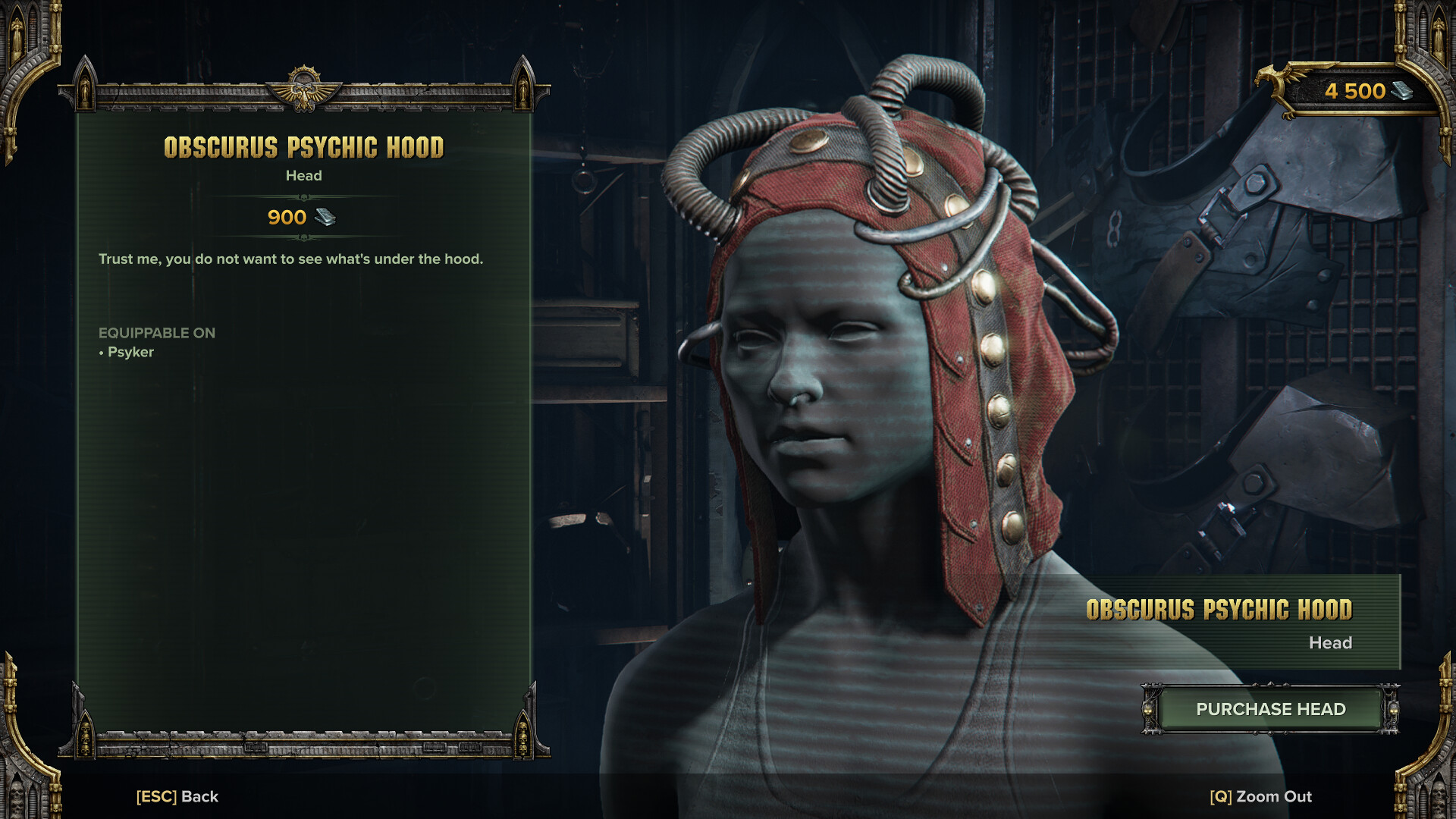Go back using the Back button
Image resolution: width=1456 pixels, height=819 pixels.
click(177, 796)
